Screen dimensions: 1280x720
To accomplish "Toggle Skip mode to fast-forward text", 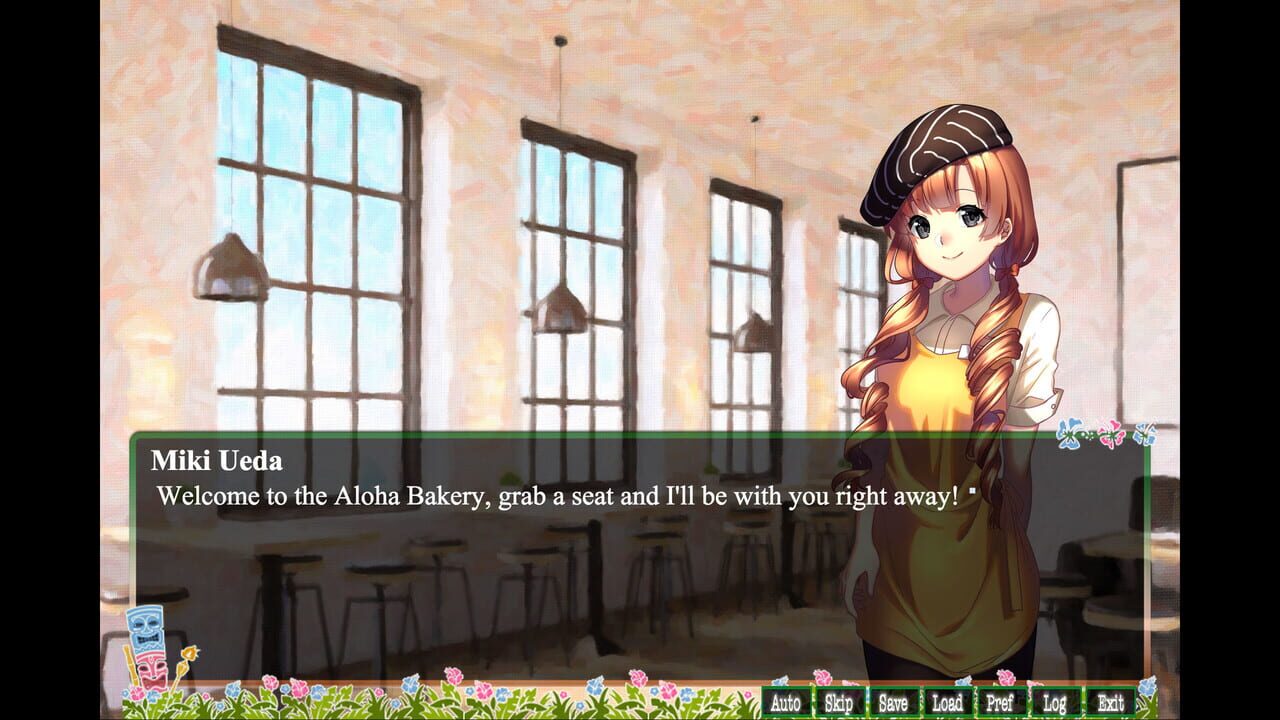I will tap(838, 704).
